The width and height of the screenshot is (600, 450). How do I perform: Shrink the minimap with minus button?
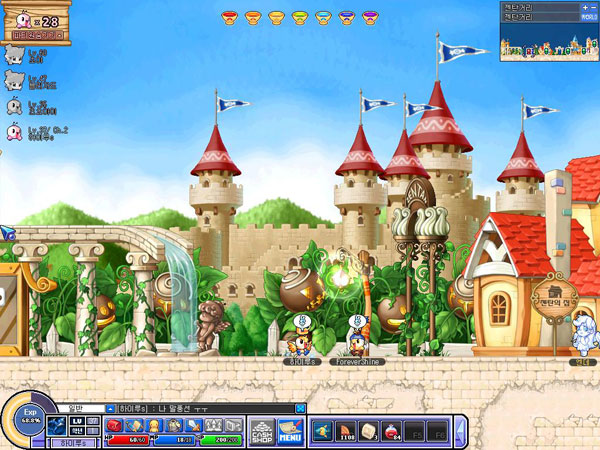595,7
